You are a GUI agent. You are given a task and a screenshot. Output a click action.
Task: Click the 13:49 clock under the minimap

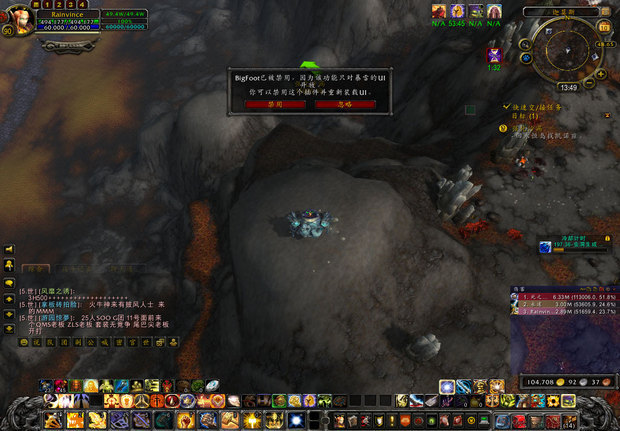click(567, 87)
